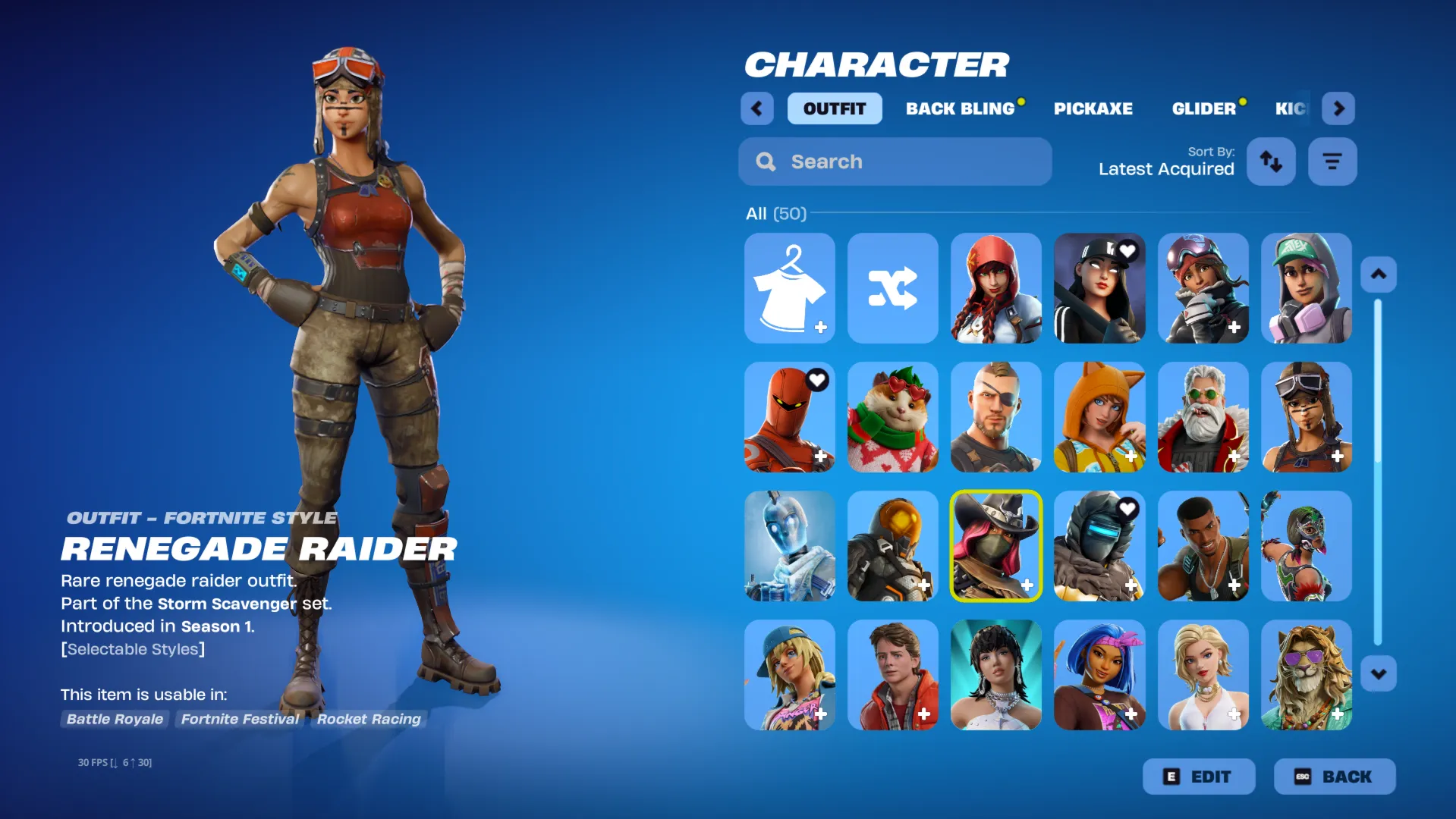Open the empty outfit slot with hanger icon

click(789, 288)
